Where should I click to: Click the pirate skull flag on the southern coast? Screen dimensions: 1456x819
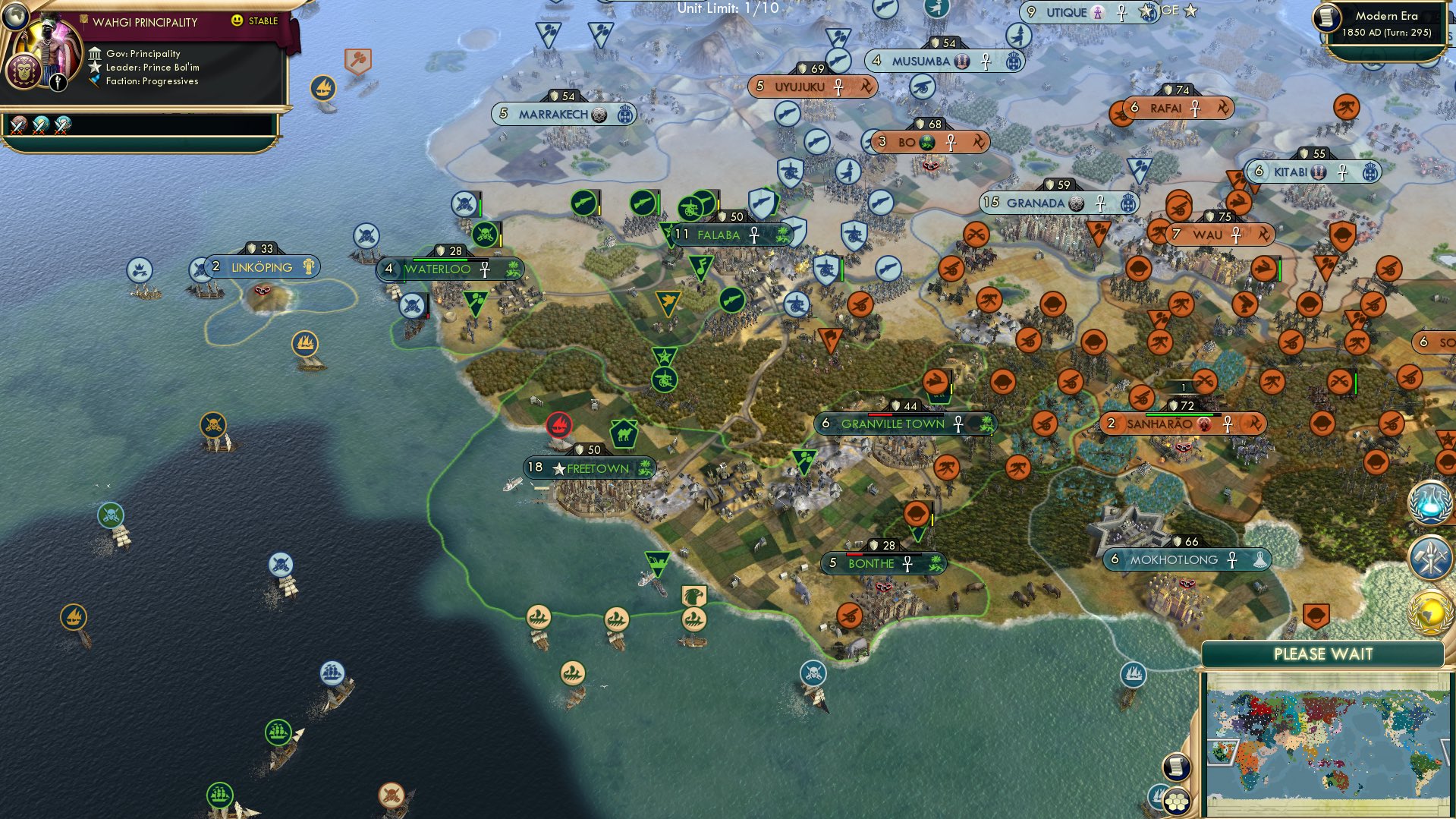[x=813, y=672]
